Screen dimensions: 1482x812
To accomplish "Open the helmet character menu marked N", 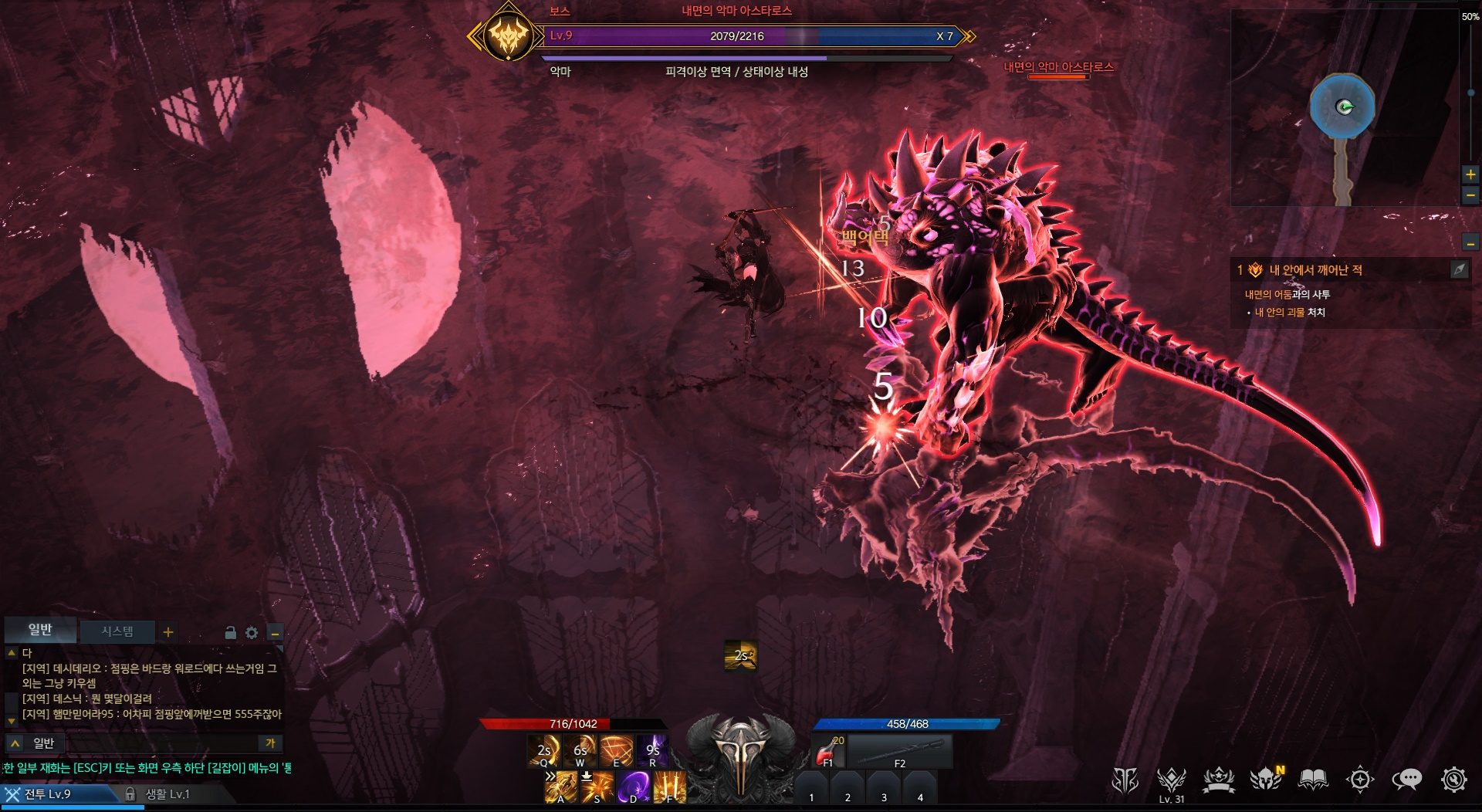I will pos(1266,780).
